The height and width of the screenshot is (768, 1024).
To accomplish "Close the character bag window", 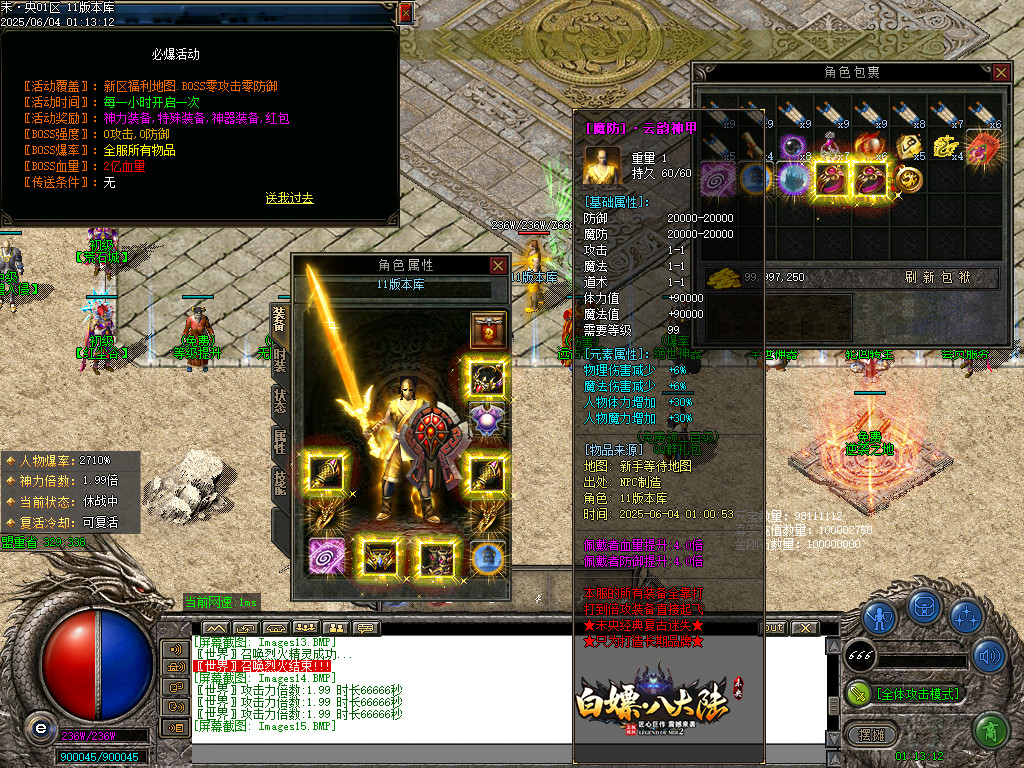I will coord(1001,72).
